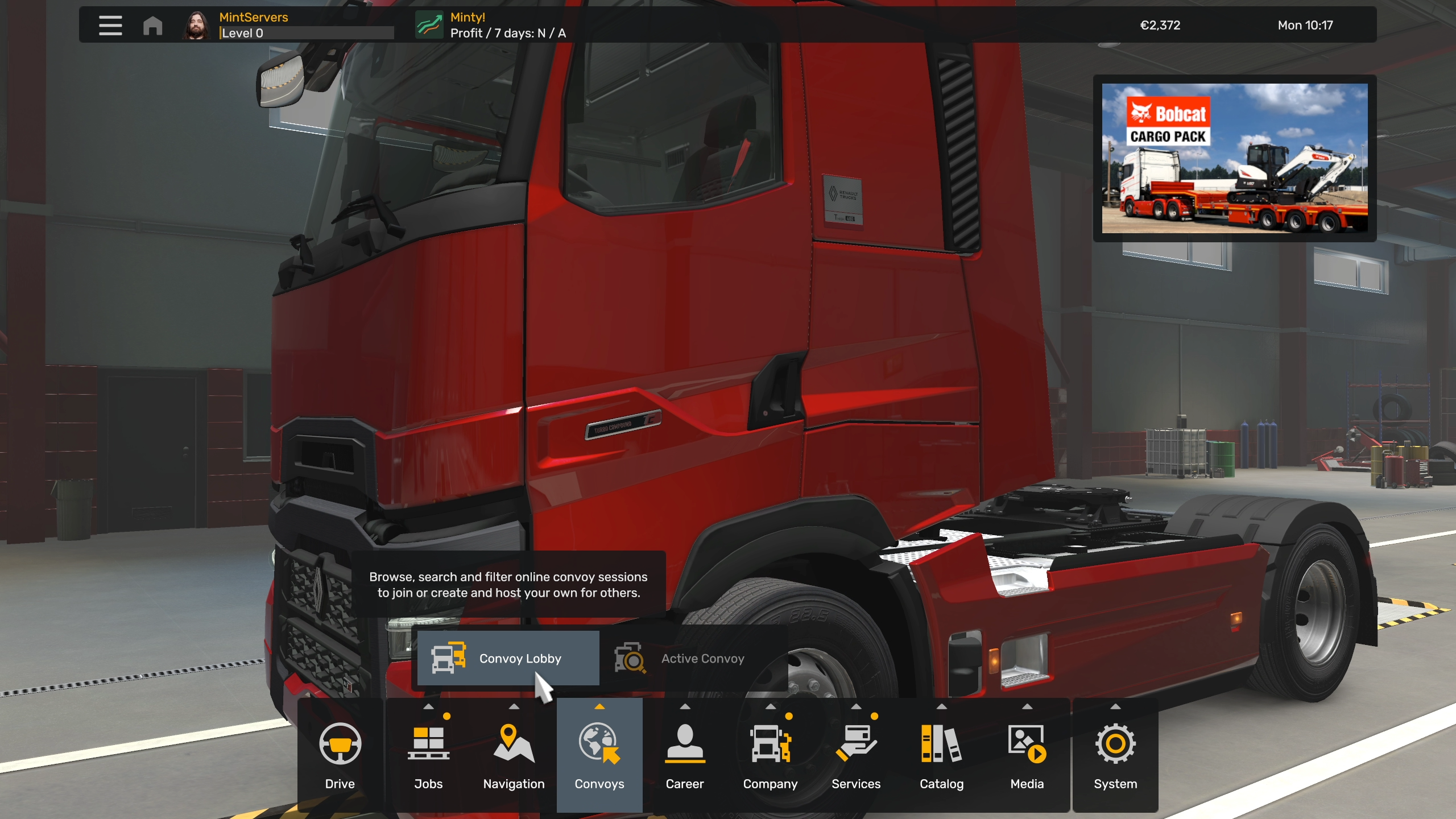This screenshot has height=819, width=1456.
Task: Open the Jobs menu
Action: 428,755
